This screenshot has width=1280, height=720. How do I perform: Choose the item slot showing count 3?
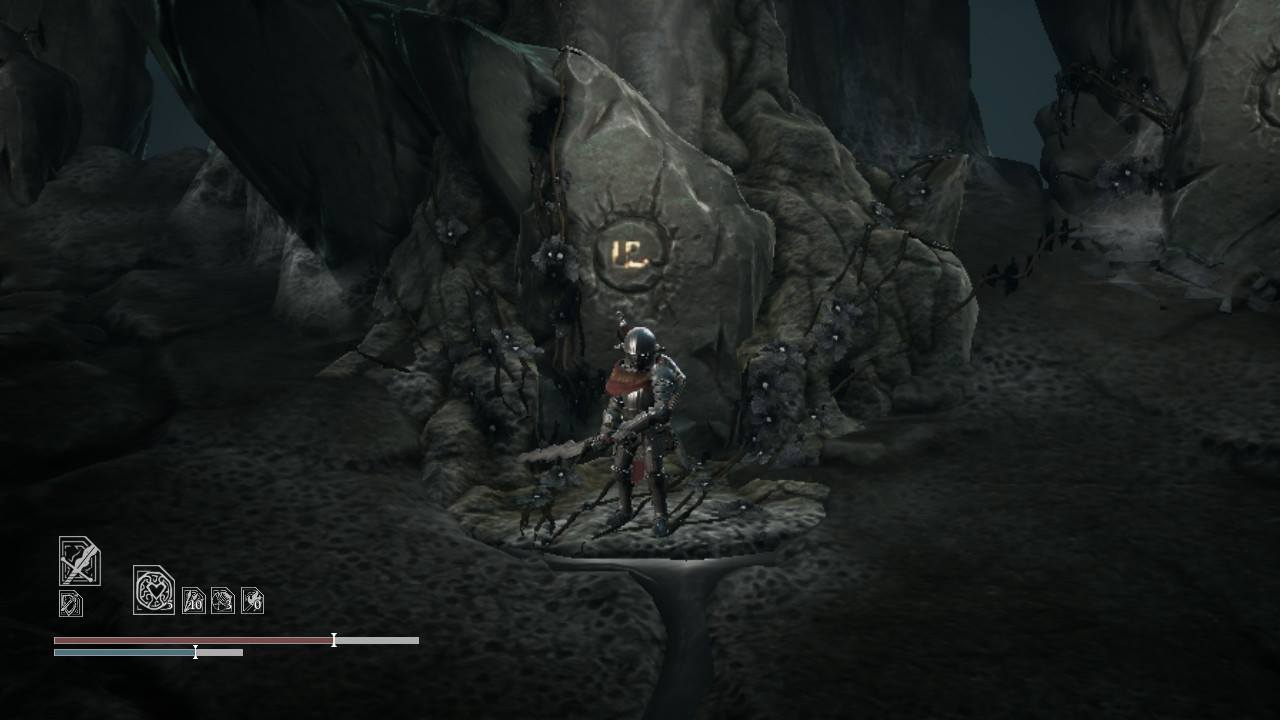click(x=222, y=599)
